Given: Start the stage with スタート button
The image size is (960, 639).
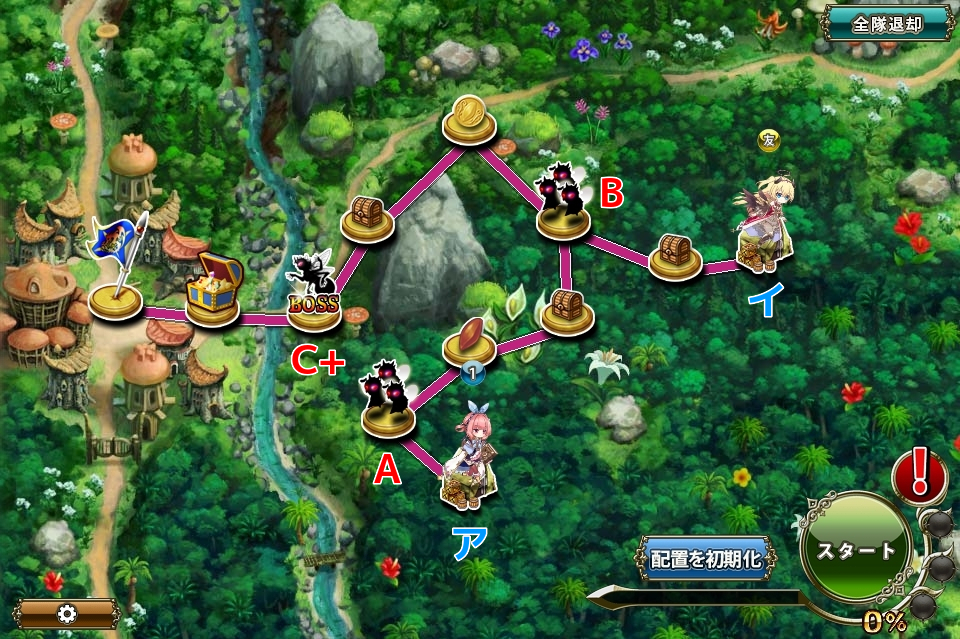Looking at the screenshot, I should click(x=854, y=551).
